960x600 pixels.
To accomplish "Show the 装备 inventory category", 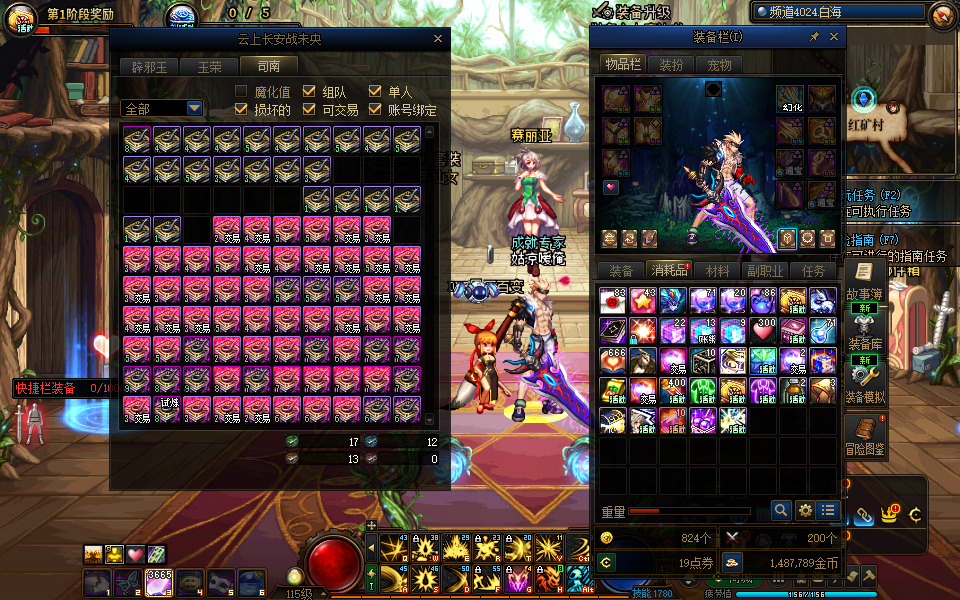I will 620,271.
